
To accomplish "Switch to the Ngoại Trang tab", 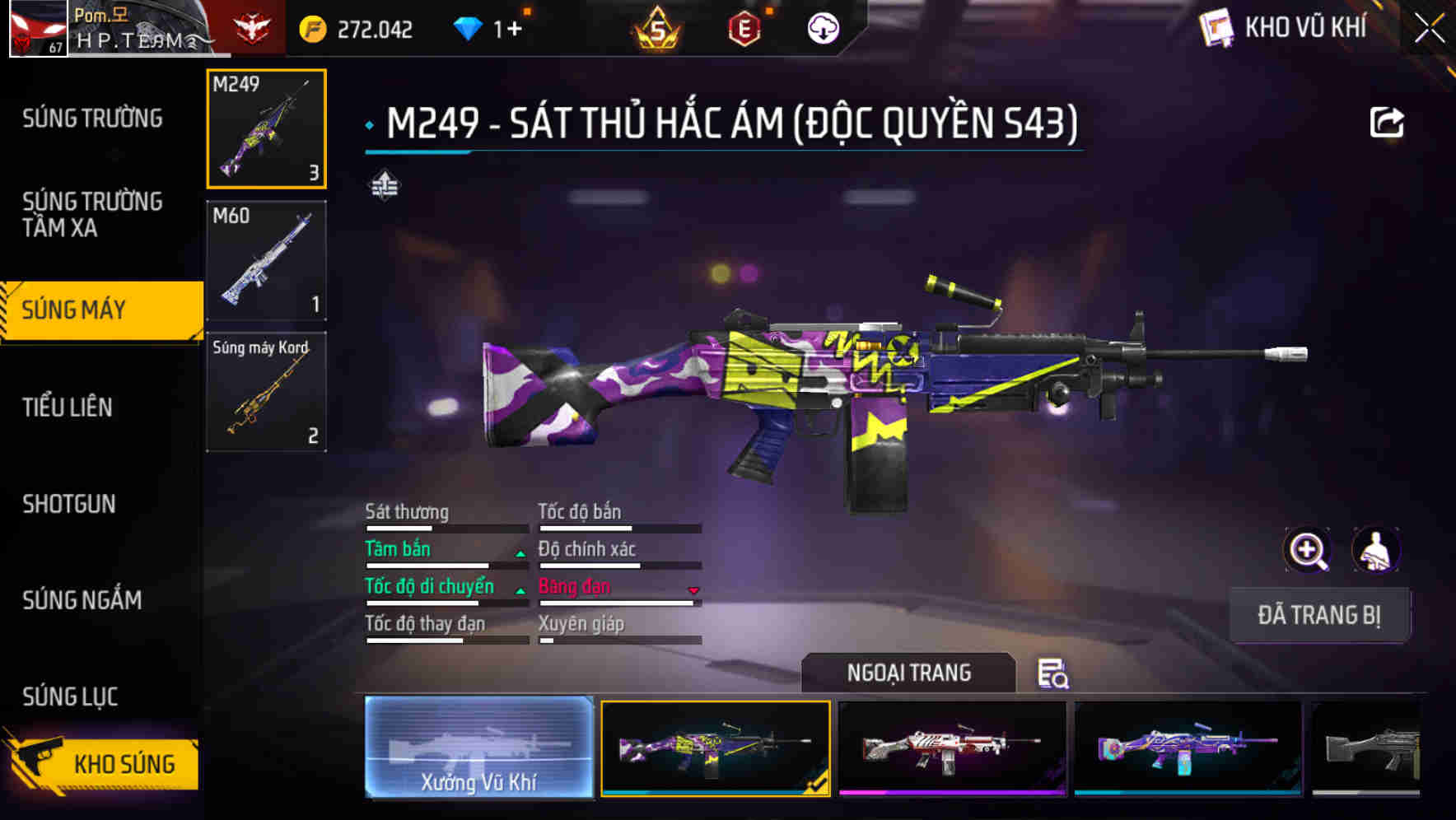I will pos(908,673).
